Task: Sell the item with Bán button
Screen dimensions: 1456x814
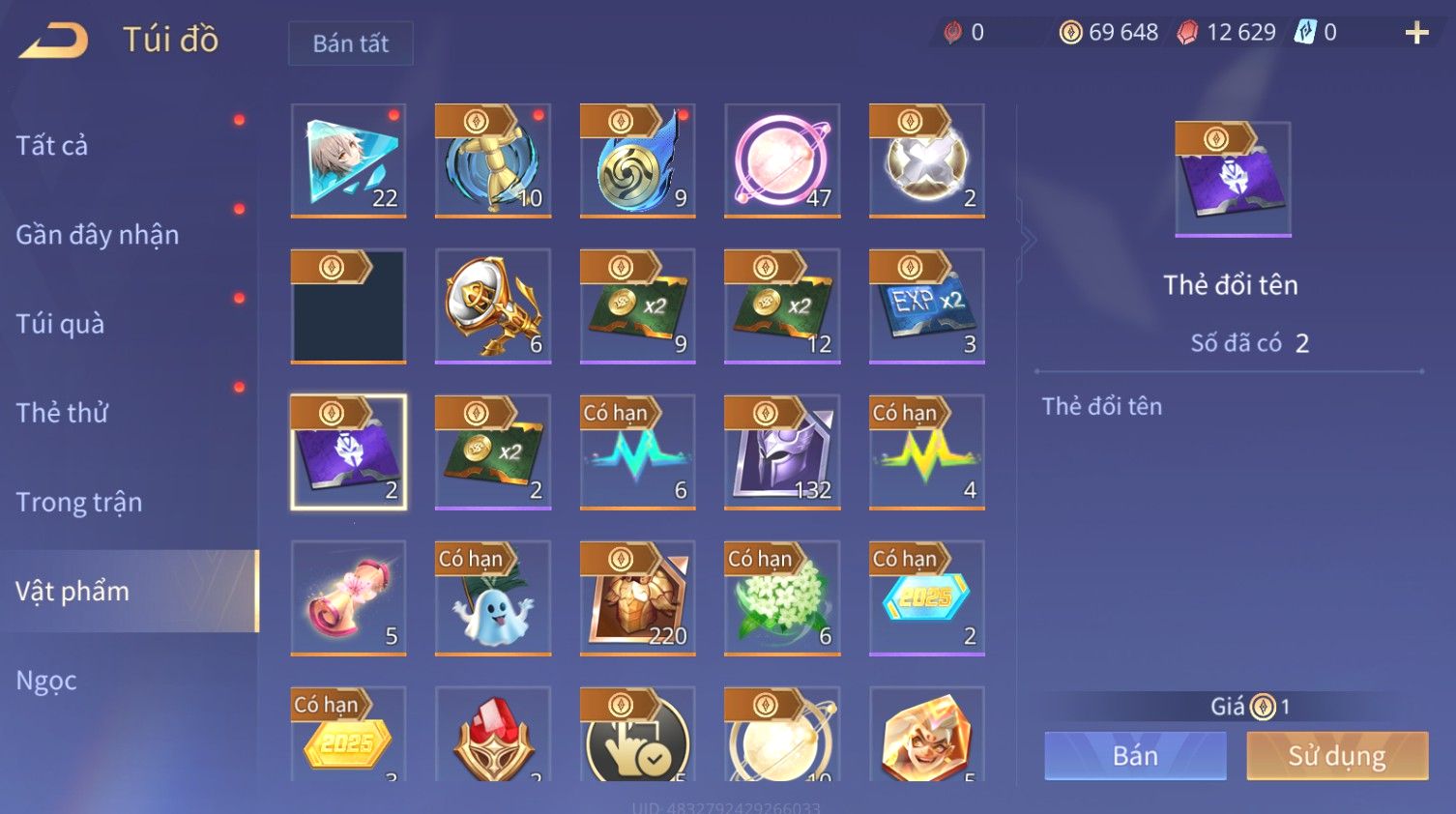Action: tap(1135, 755)
